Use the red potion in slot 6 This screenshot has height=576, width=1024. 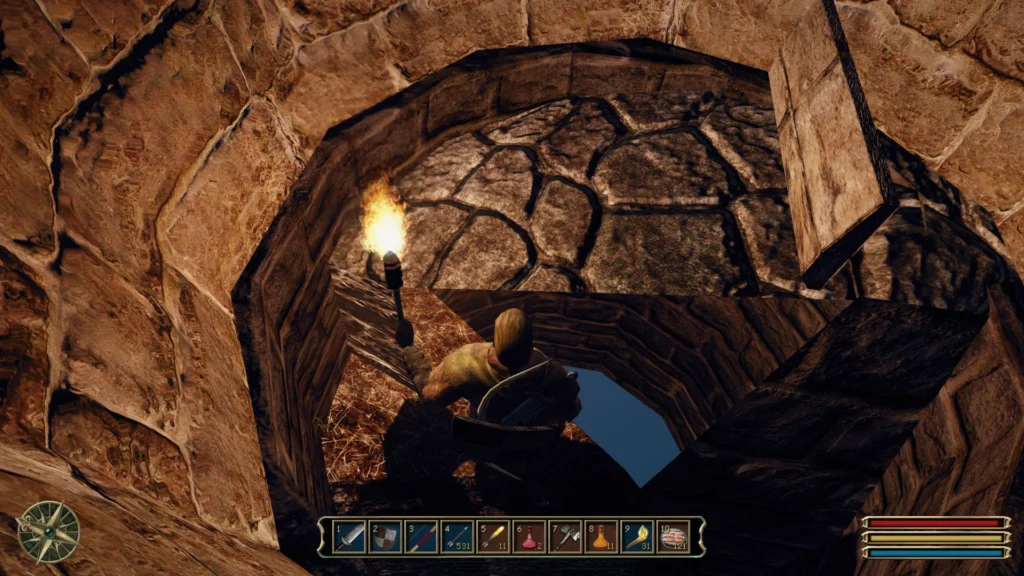pyautogui.click(x=529, y=536)
